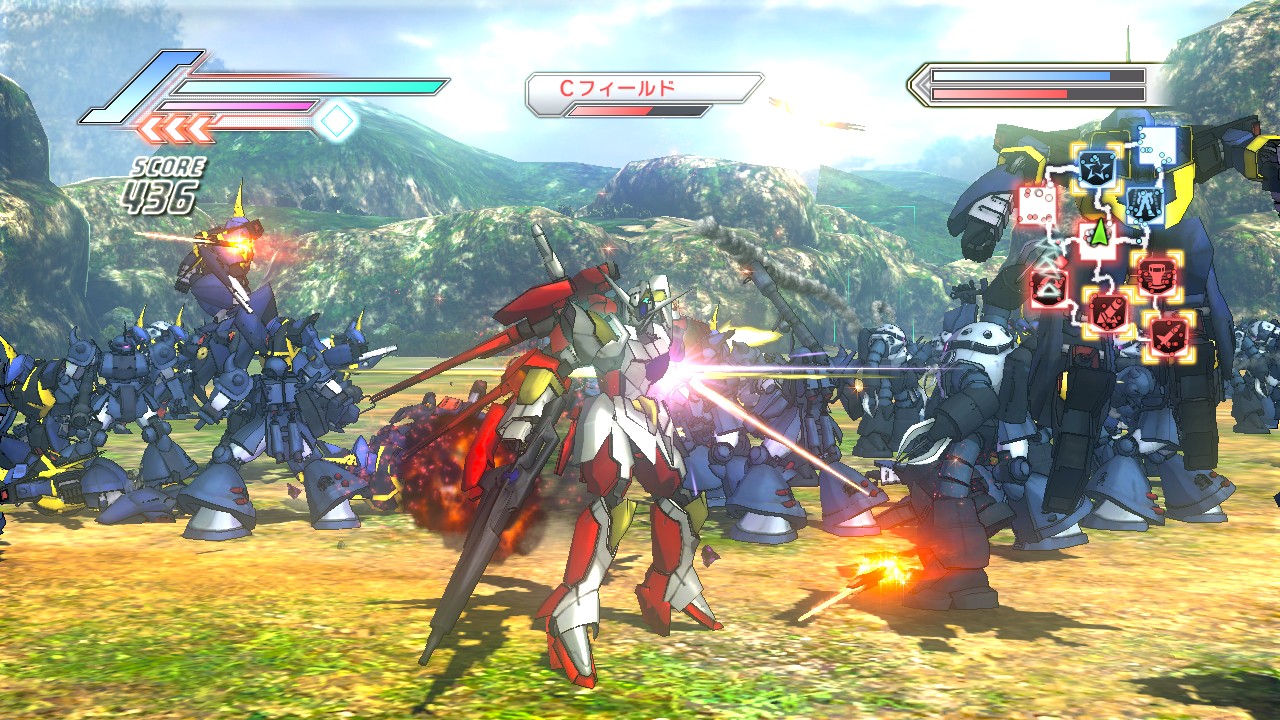Image resolution: width=1280 pixels, height=720 pixels.
Task: Select the plain white blue-bordered field node
Action: tap(1156, 147)
